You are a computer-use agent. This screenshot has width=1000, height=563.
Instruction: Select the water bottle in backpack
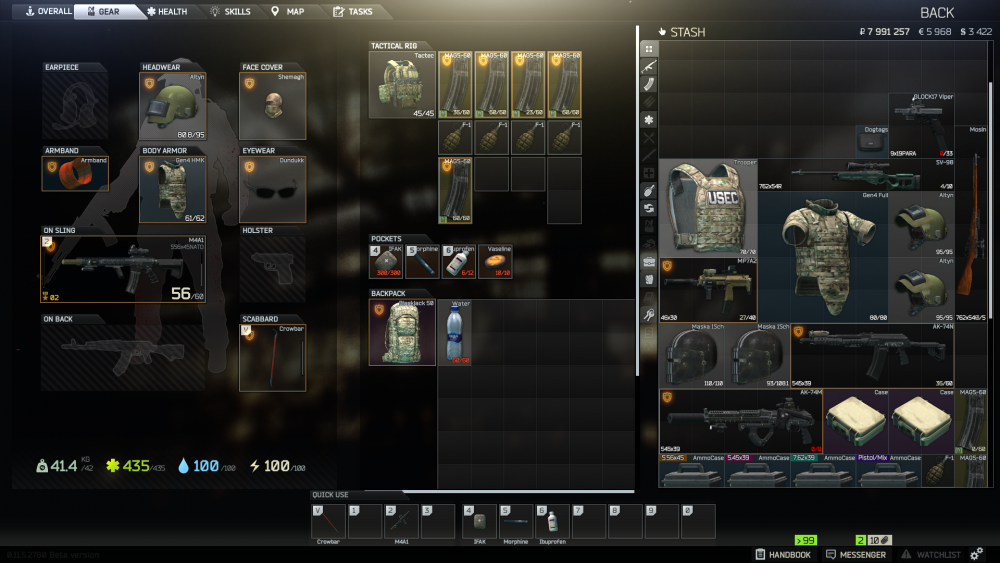coord(455,332)
